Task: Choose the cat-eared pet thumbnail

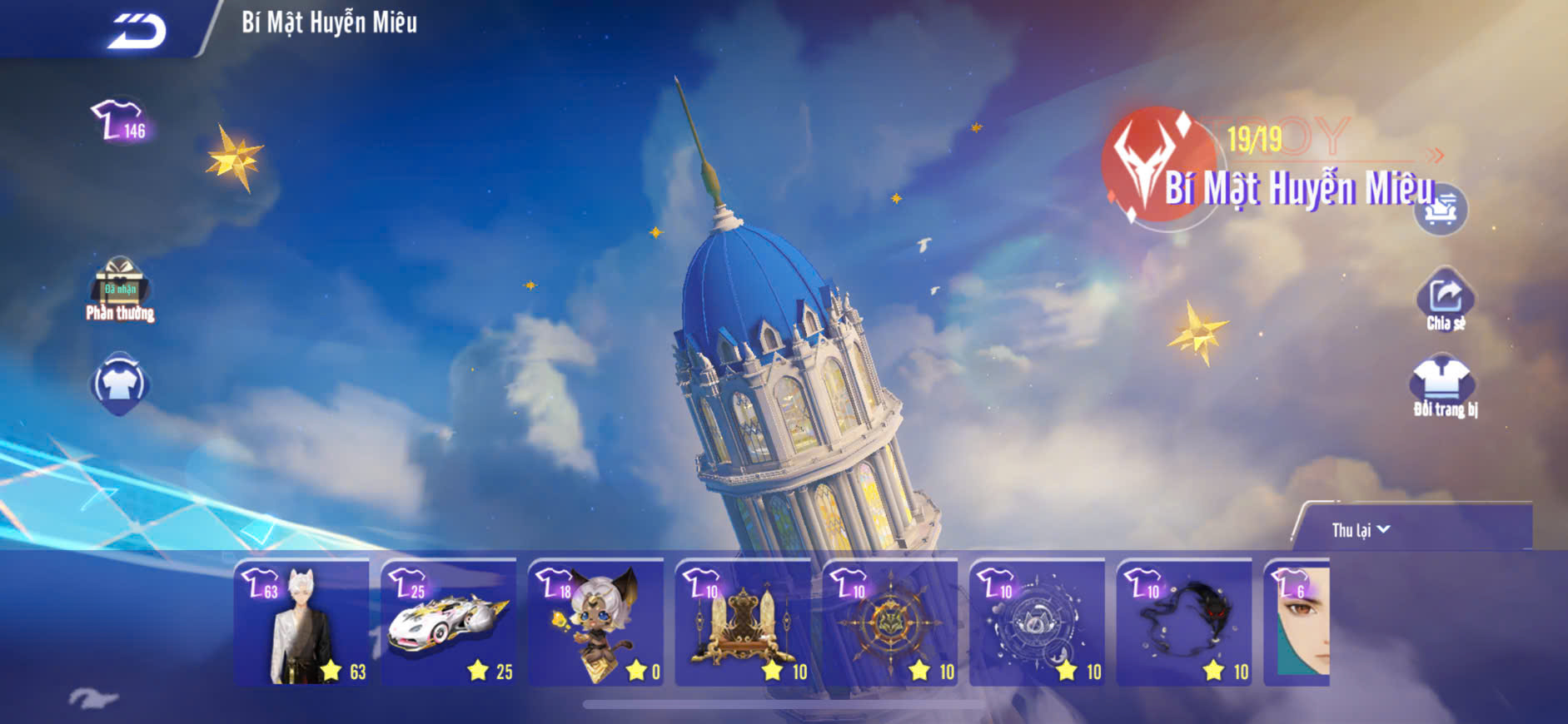Action: pyautogui.click(x=596, y=622)
